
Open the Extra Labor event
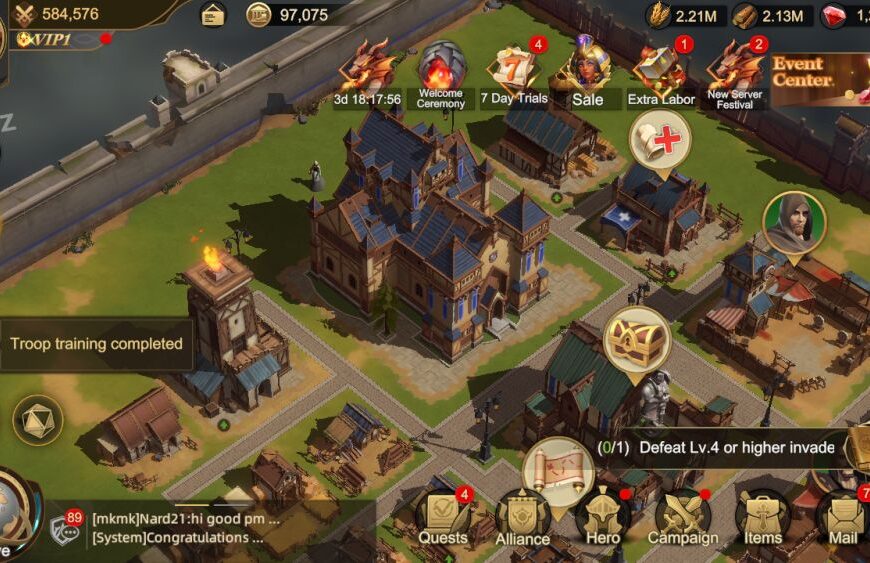[x=660, y=74]
